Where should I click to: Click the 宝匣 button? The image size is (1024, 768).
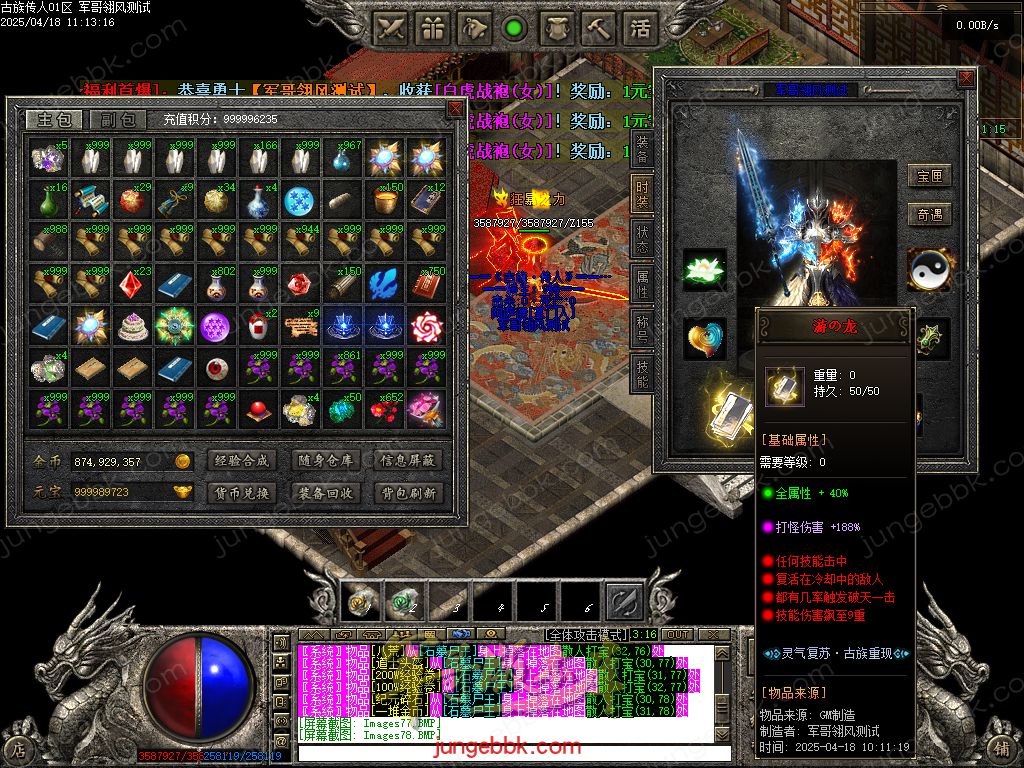929,177
